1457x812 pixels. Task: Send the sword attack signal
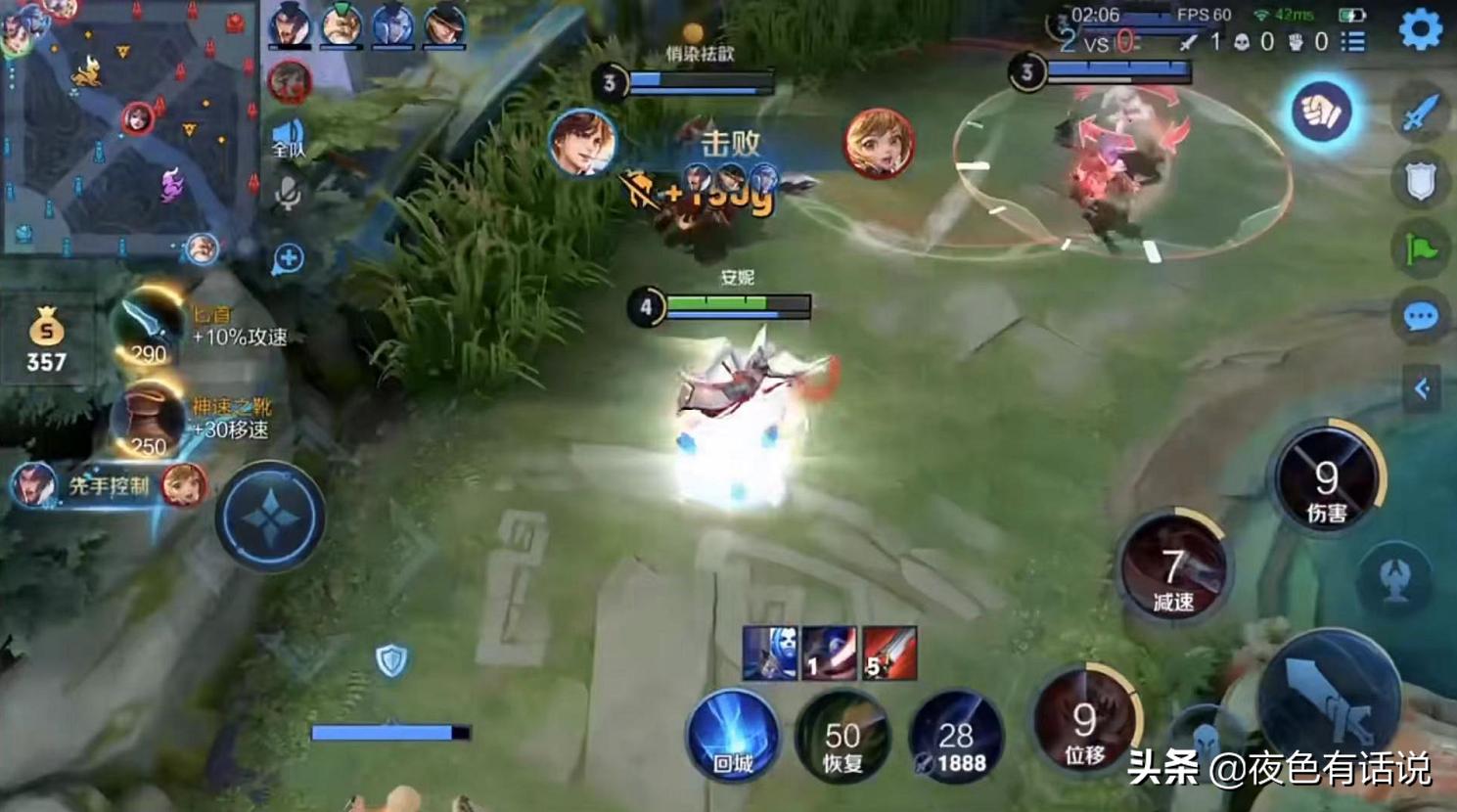pyautogui.click(x=1420, y=113)
